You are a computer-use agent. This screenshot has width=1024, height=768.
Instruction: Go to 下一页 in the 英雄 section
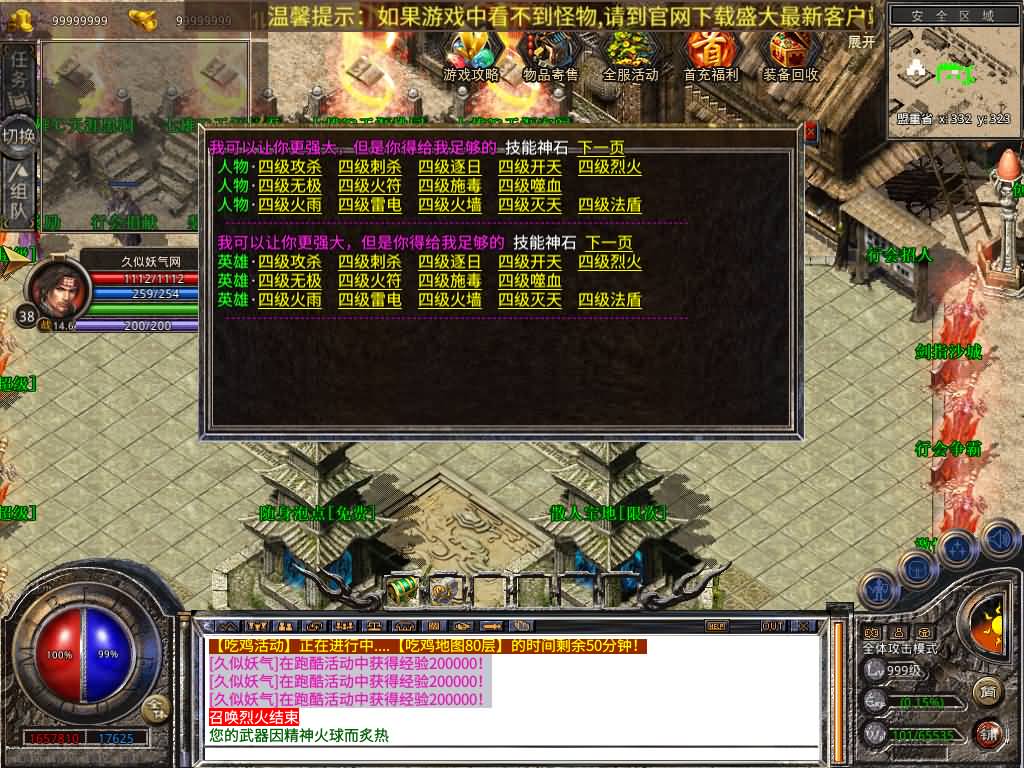609,243
